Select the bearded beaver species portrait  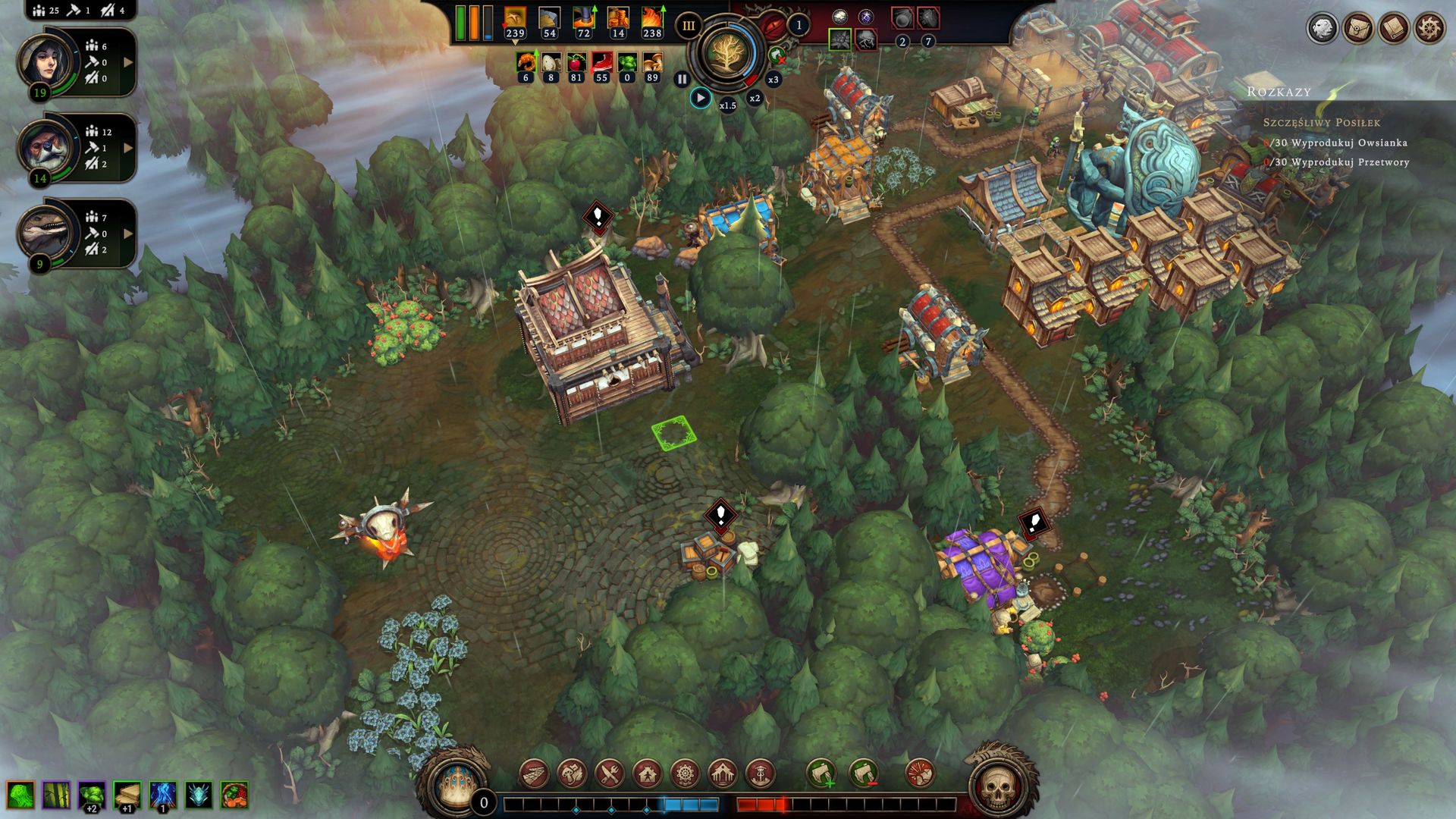point(47,146)
